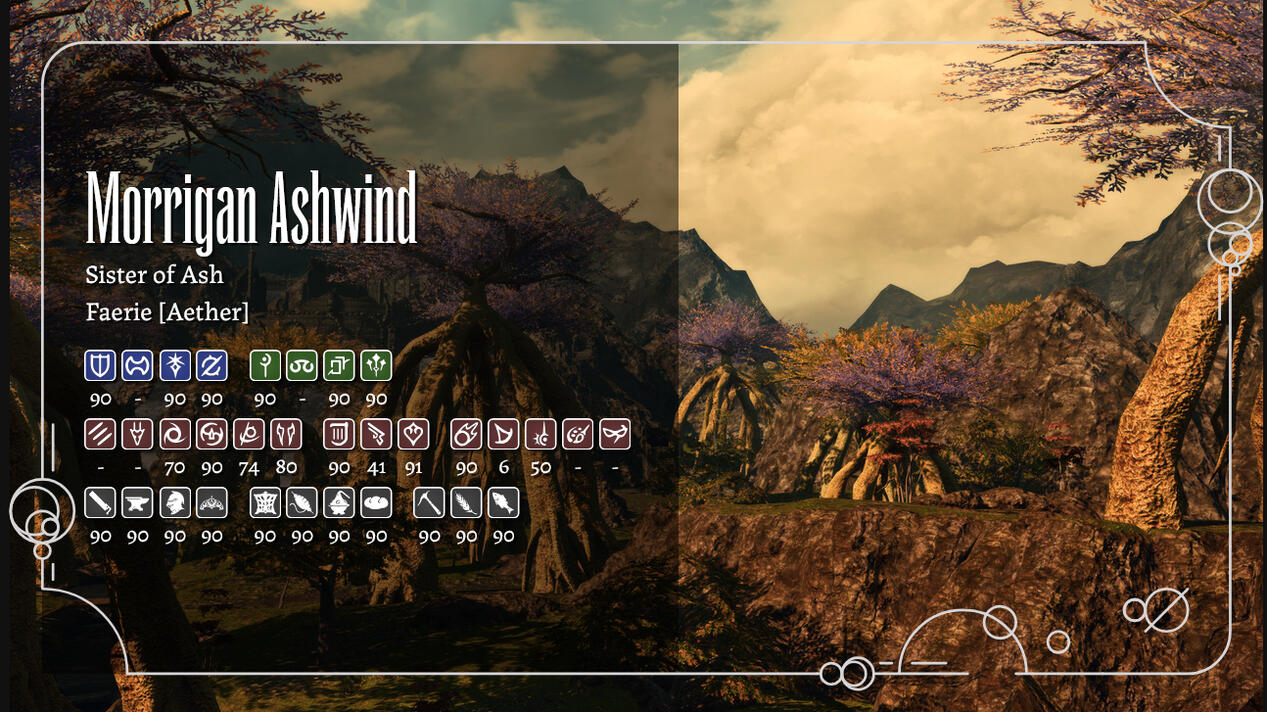Image resolution: width=1267 pixels, height=712 pixels.
Task: Choose the Dark Knight job icon
Action: [x=175, y=365]
